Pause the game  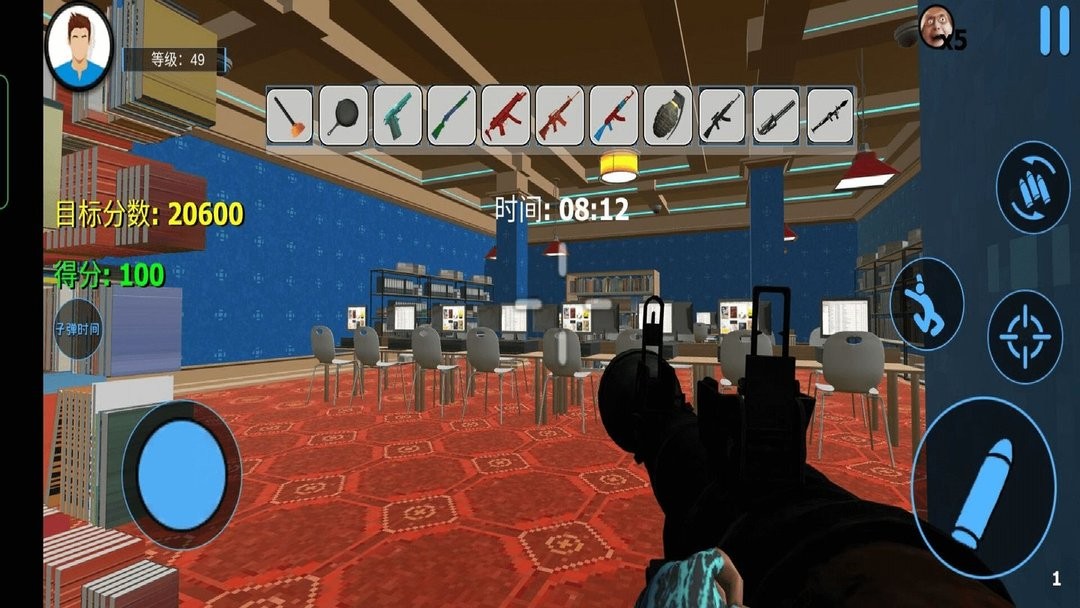[x=1053, y=31]
